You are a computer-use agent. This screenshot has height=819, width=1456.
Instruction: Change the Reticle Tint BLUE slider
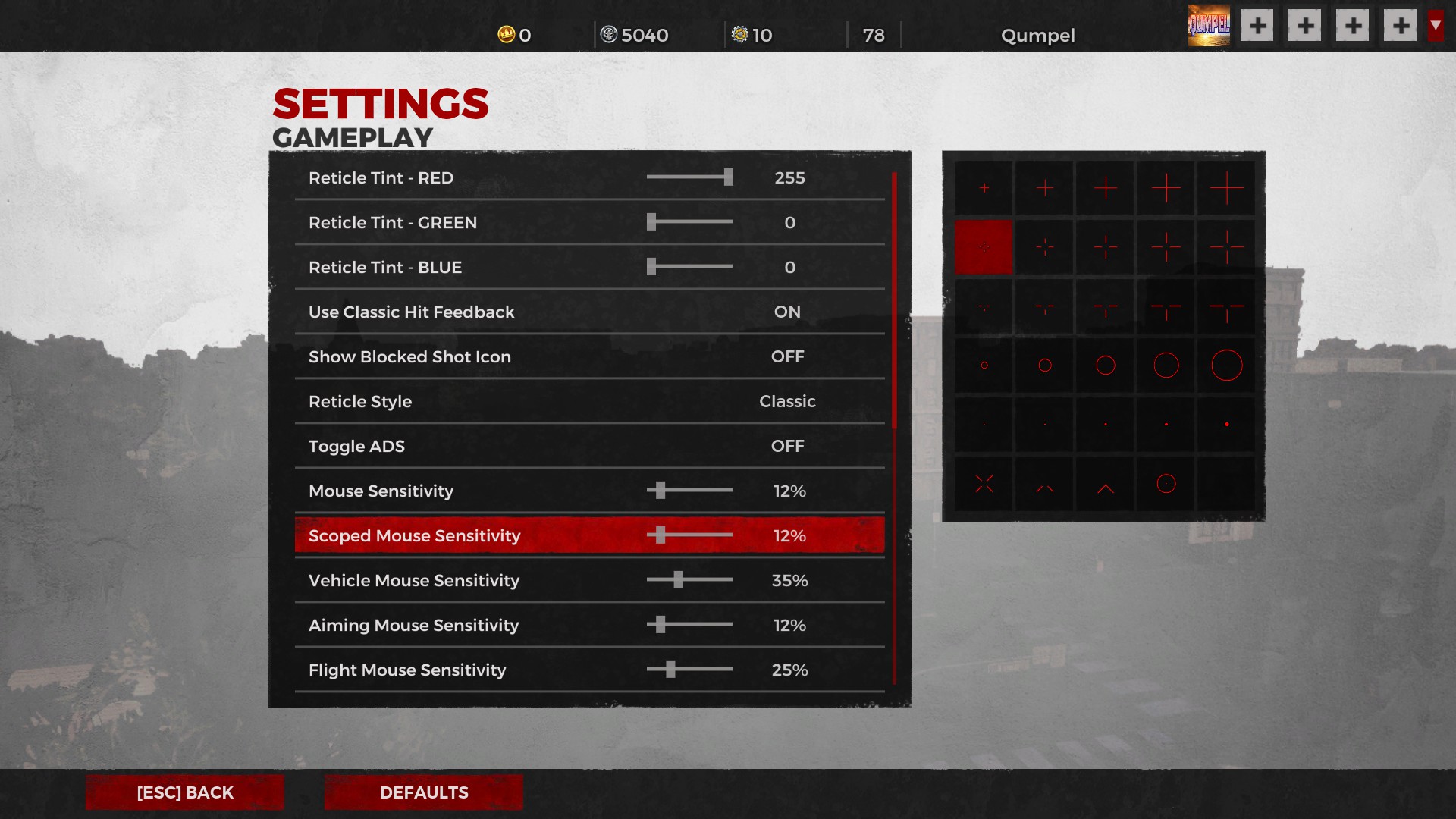click(651, 267)
